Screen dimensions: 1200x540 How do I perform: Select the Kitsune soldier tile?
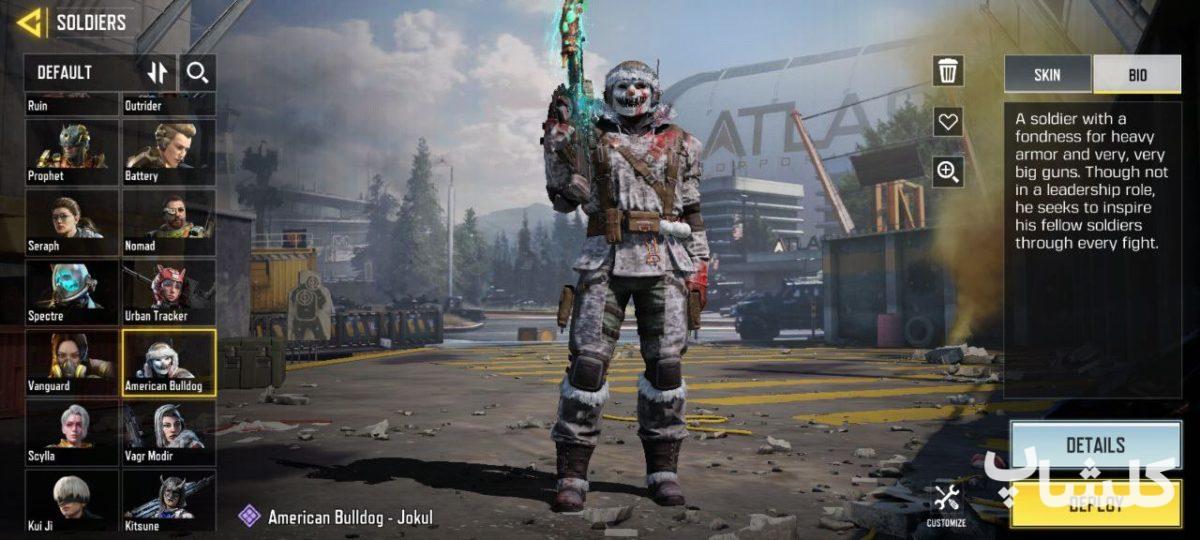tap(169, 500)
